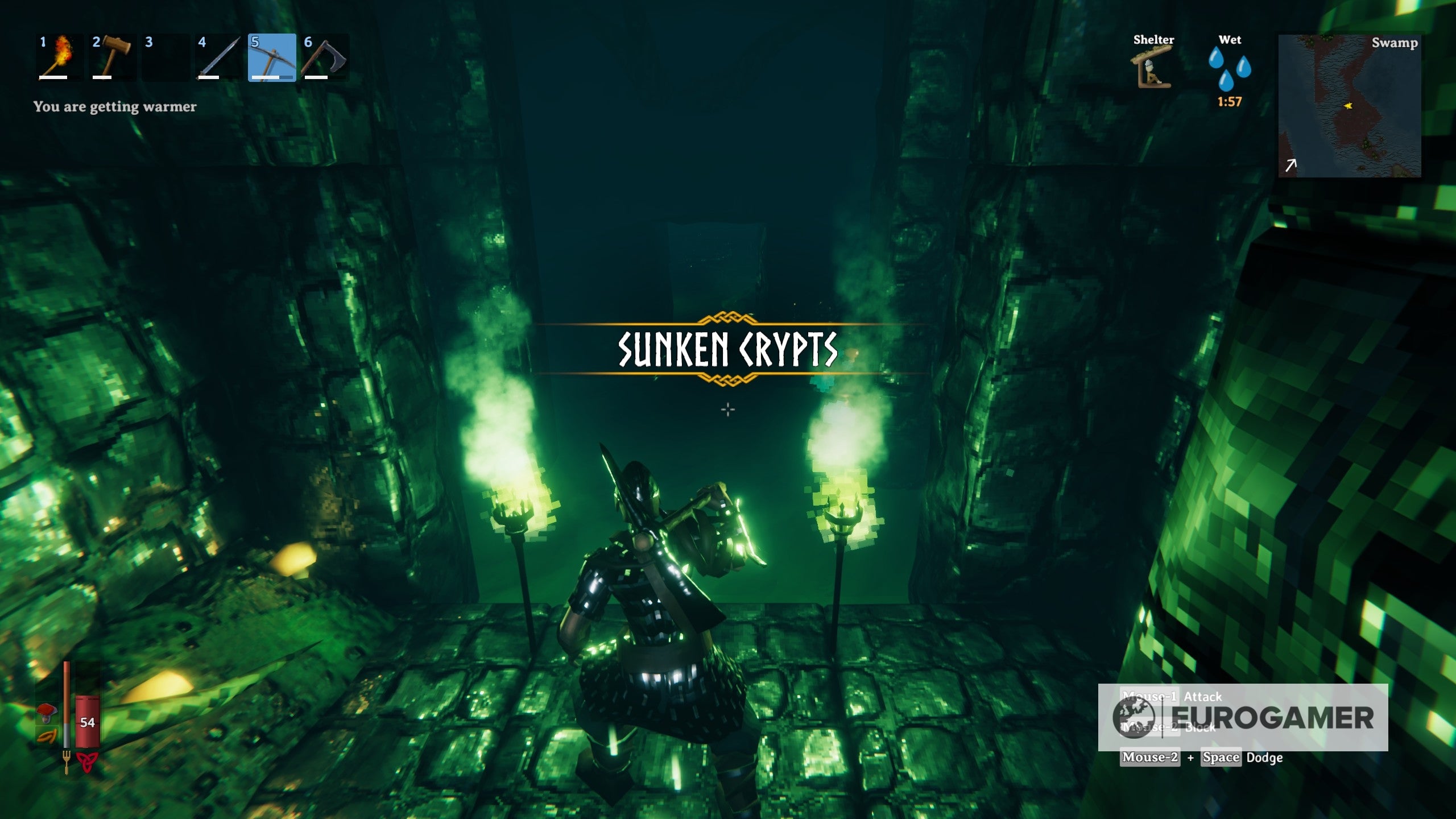Click the yellow food item icon

click(x=45, y=738)
